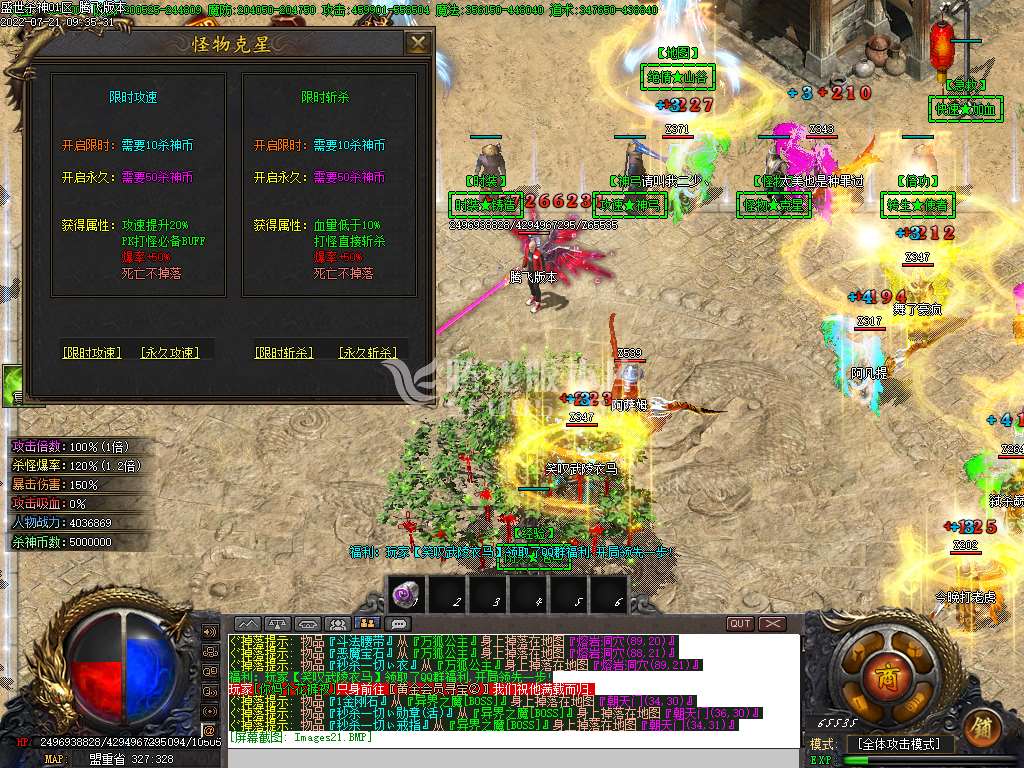Toggle the sound speaker icon
This screenshot has height=768, width=1024.
click(x=210, y=632)
